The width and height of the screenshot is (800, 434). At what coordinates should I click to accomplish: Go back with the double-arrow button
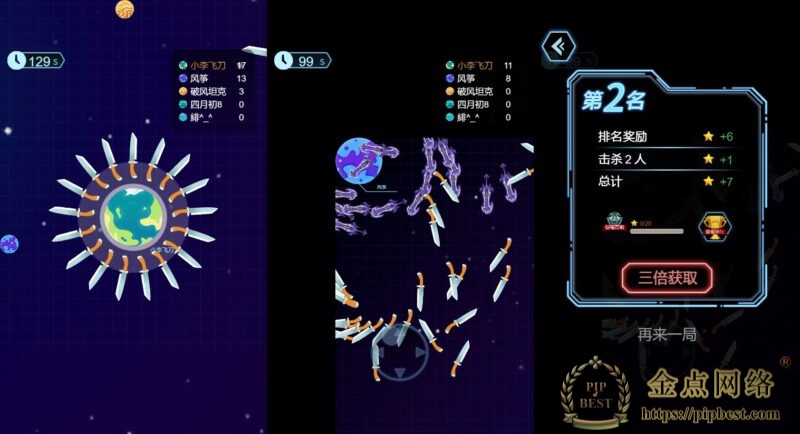[556, 46]
